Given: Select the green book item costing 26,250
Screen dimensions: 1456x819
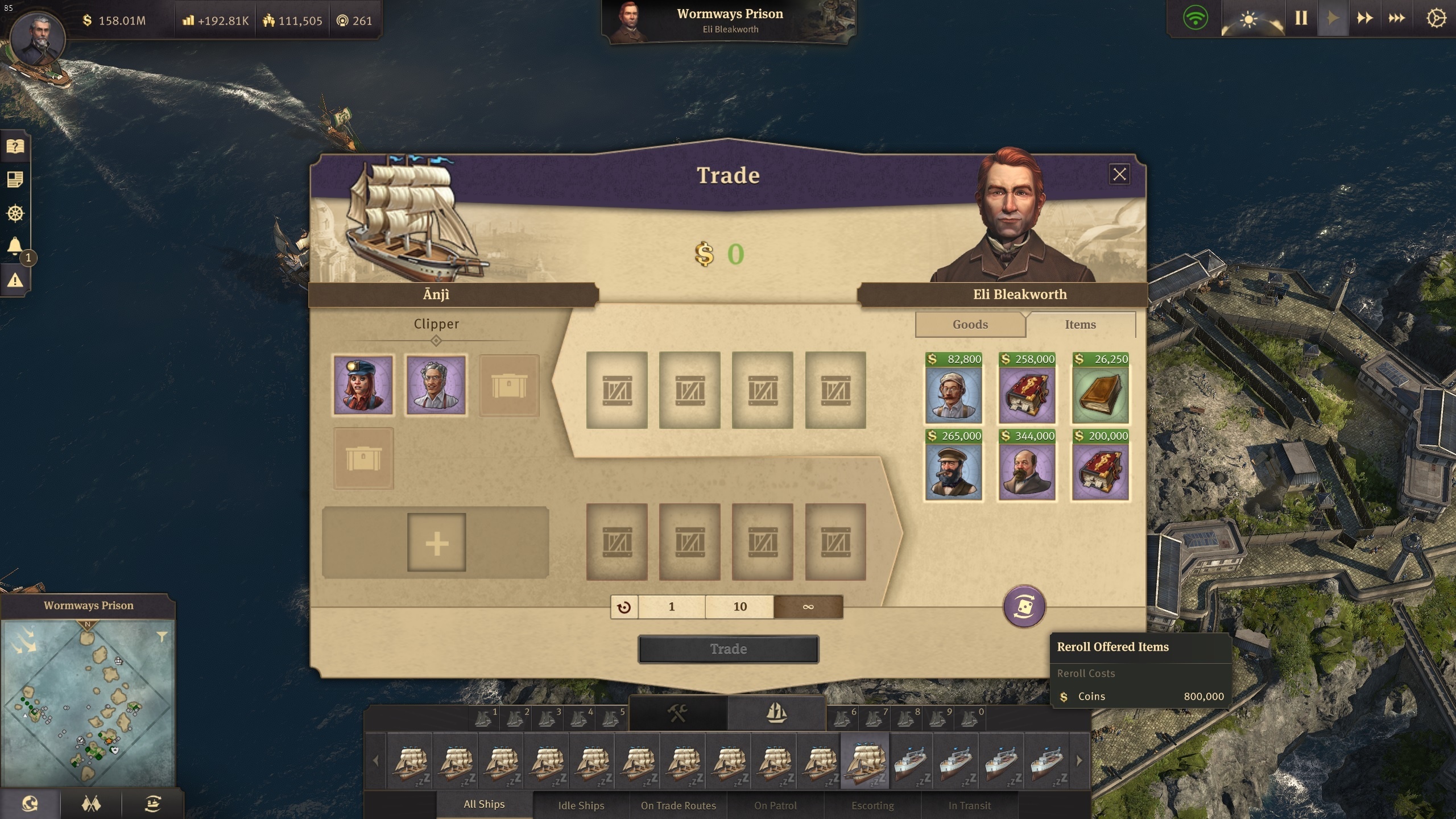Looking at the screenshot, I should [x=1100, y=394].
